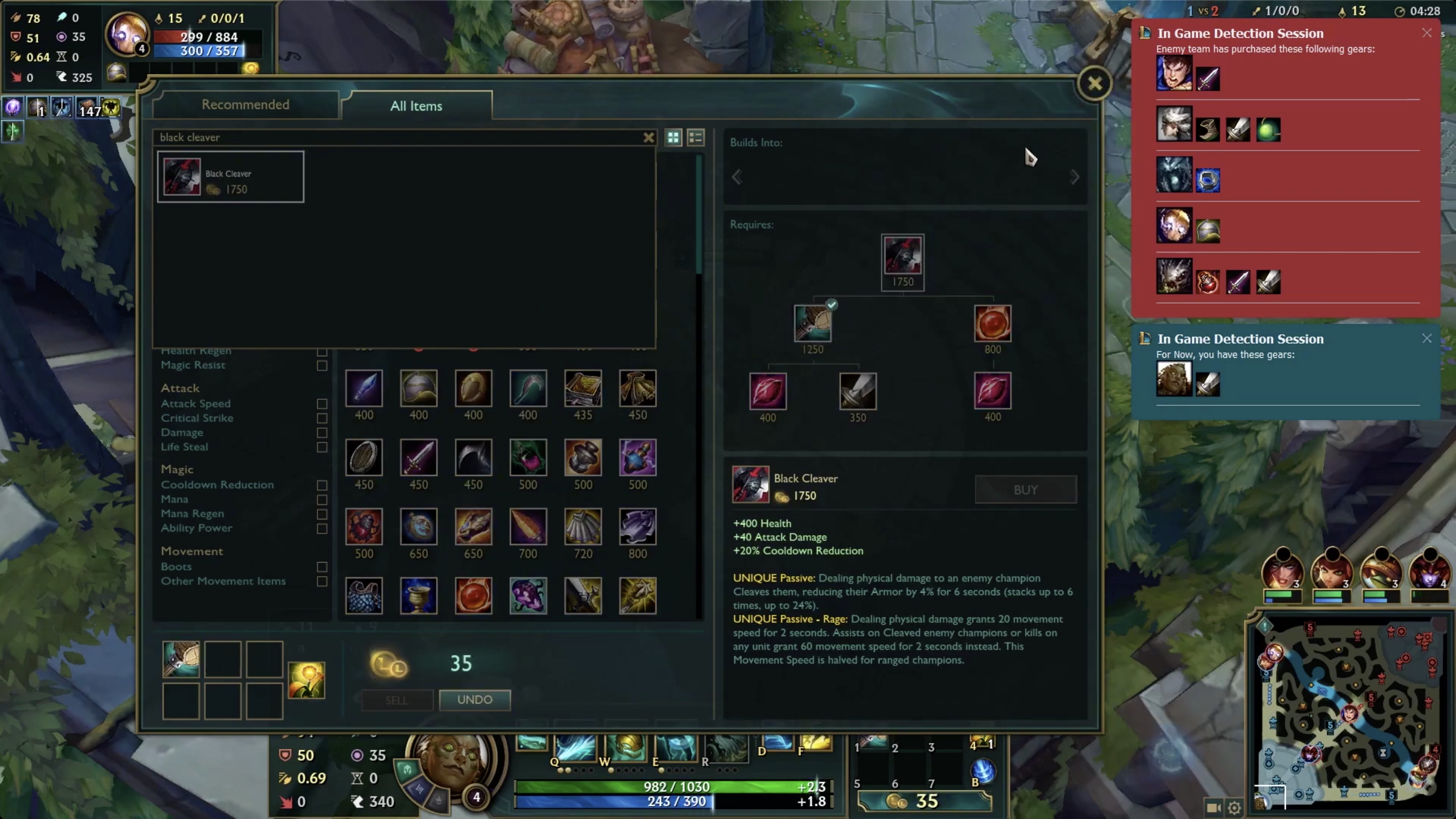Switch to the Recommended tab

[245, 105]
